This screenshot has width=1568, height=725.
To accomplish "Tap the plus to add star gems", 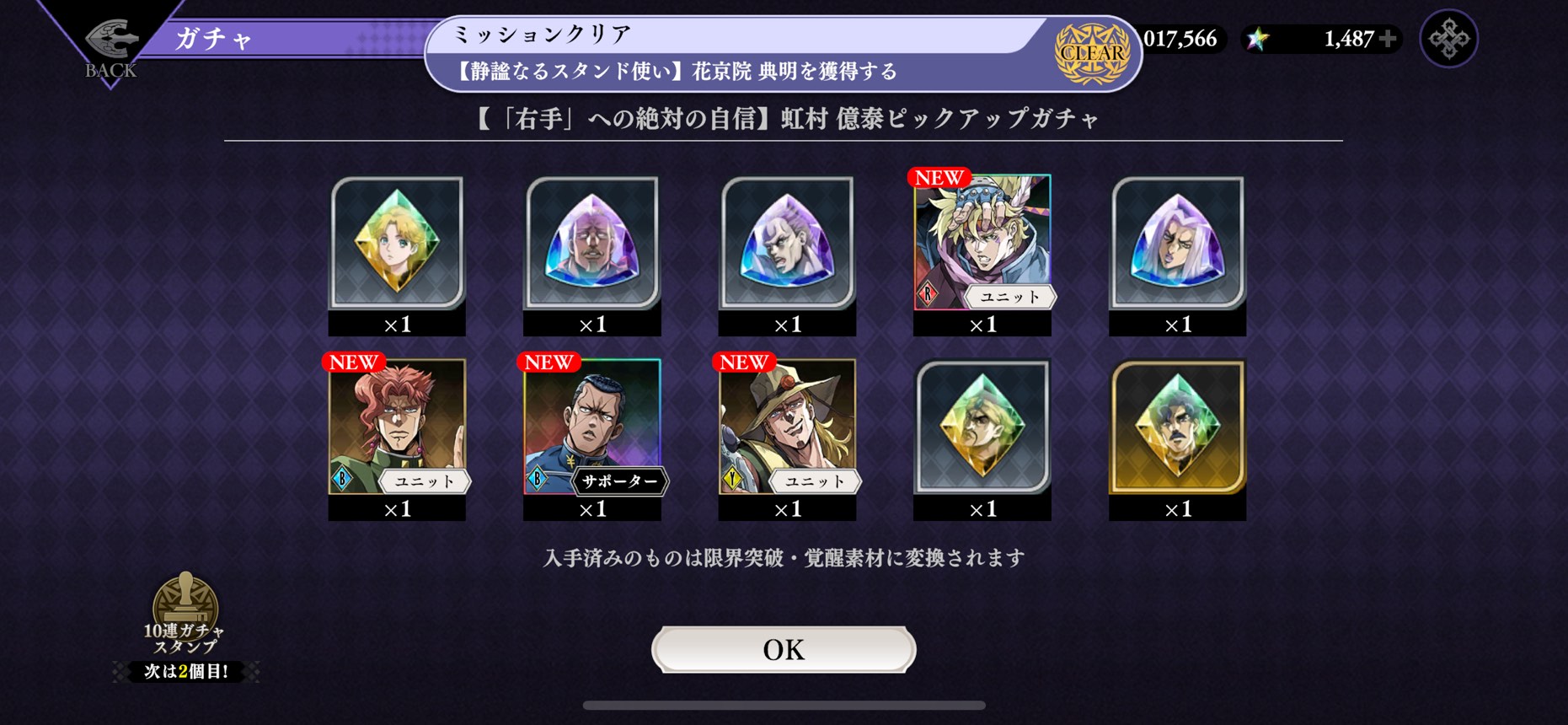I will tap(1387, 39).
